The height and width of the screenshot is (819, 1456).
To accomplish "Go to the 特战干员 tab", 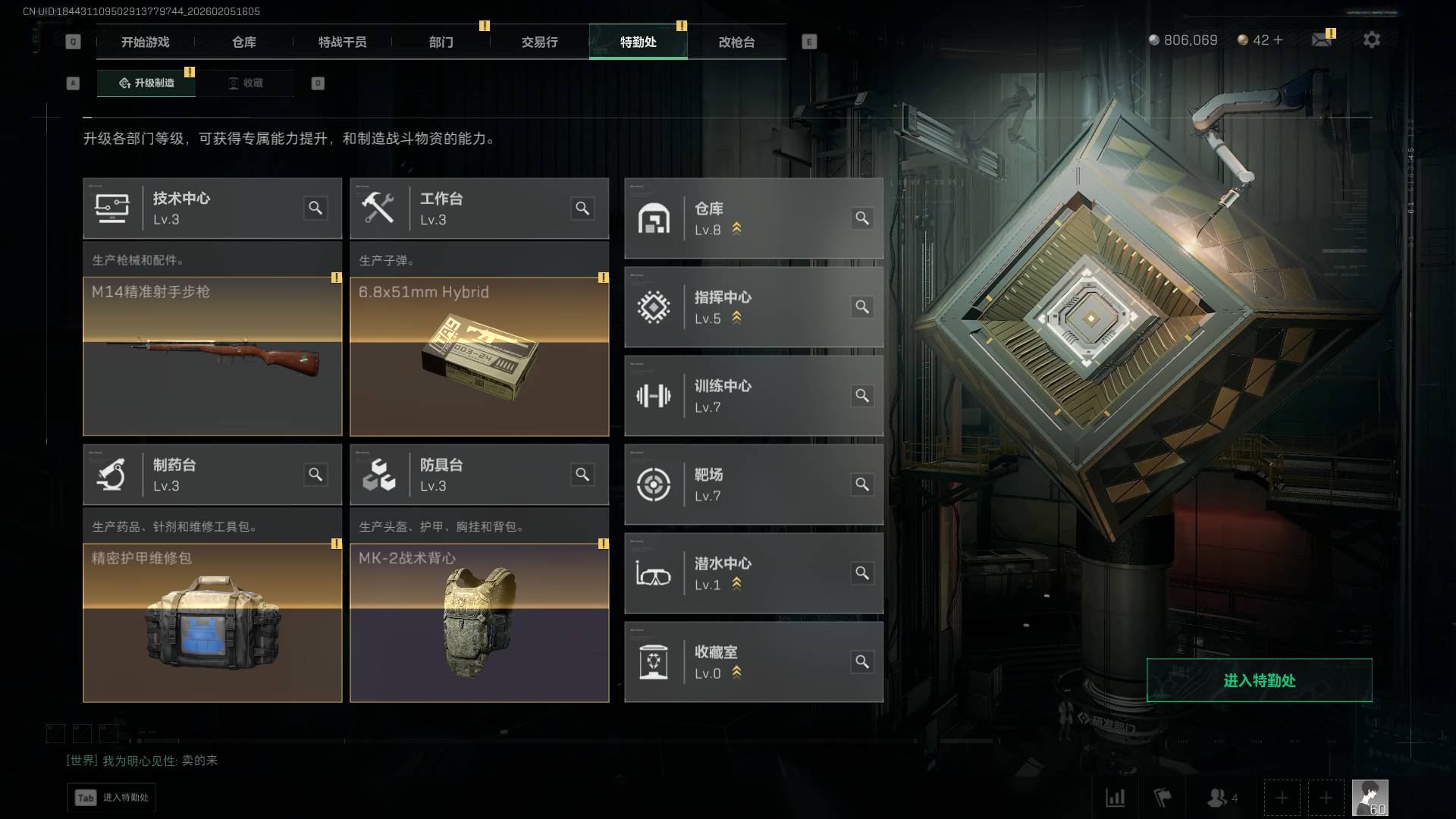I will pyautogui.click(x=342, y=42).
